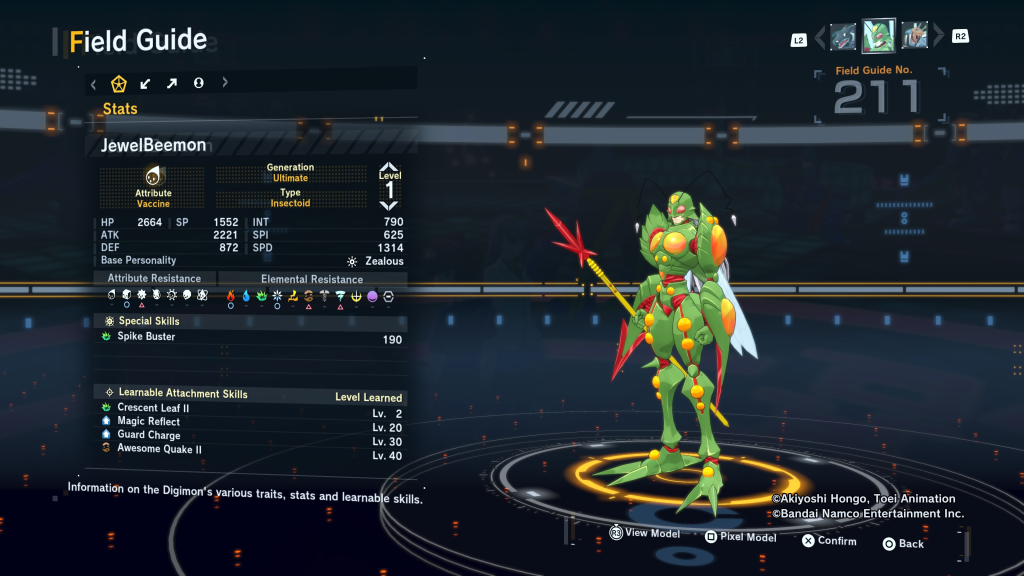Pick the Guard Charge skill row

click(252, 436)
